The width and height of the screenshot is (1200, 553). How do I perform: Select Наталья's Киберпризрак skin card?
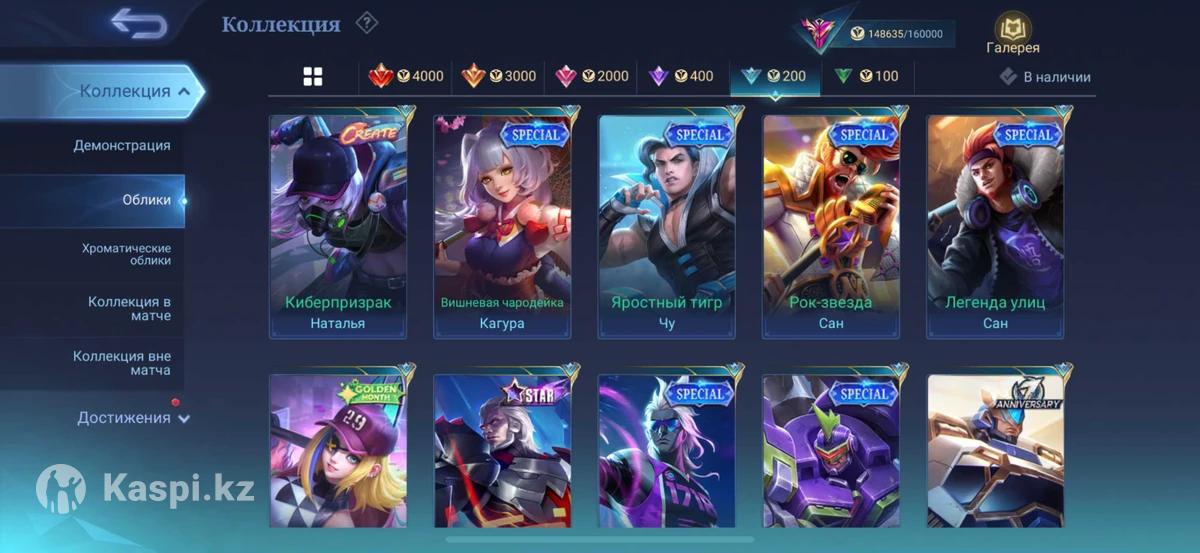pyautogui.click(x=338, y=226)
